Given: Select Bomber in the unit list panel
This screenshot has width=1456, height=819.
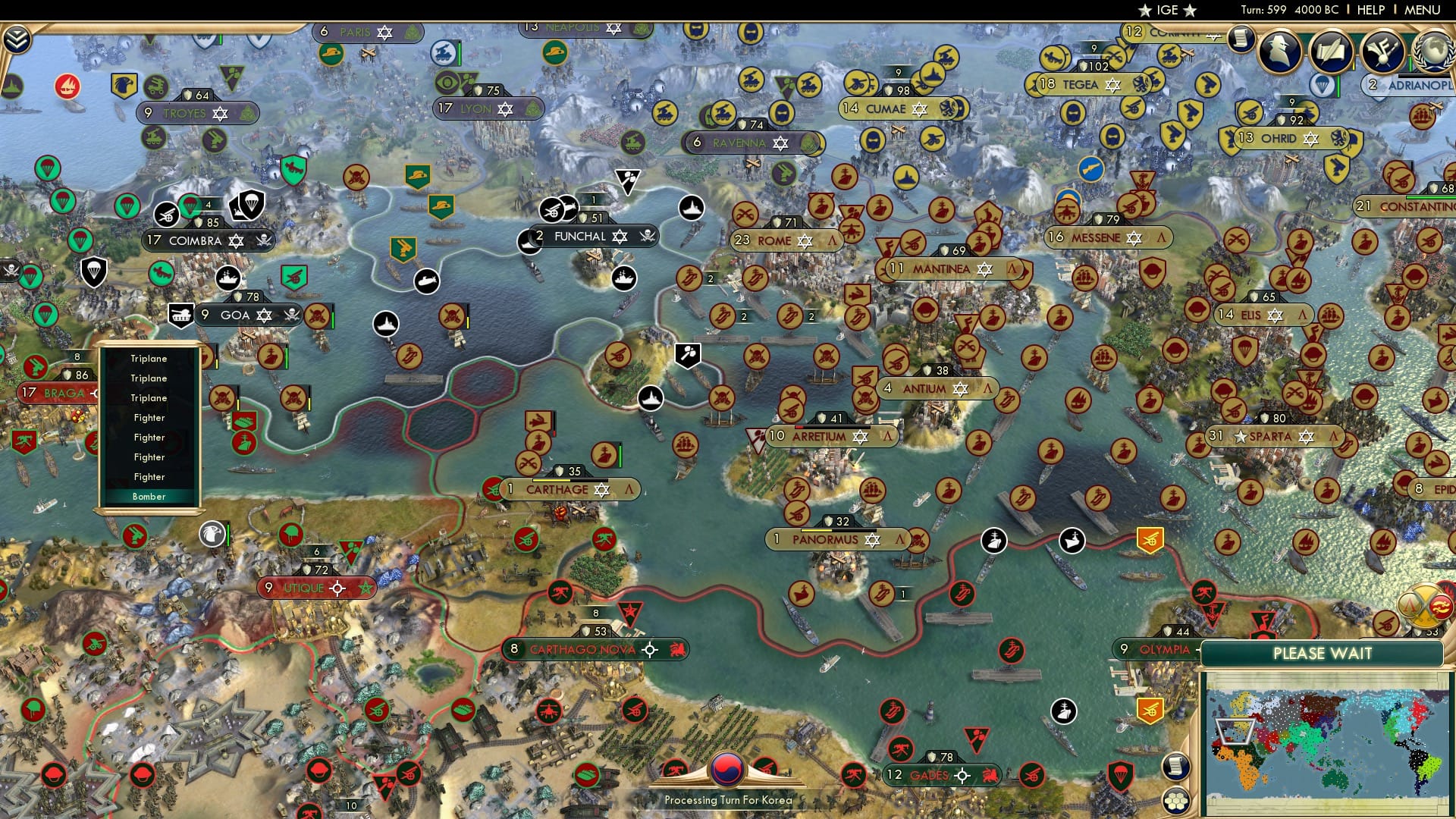Looking at the screenshot, I should [149, 496].
